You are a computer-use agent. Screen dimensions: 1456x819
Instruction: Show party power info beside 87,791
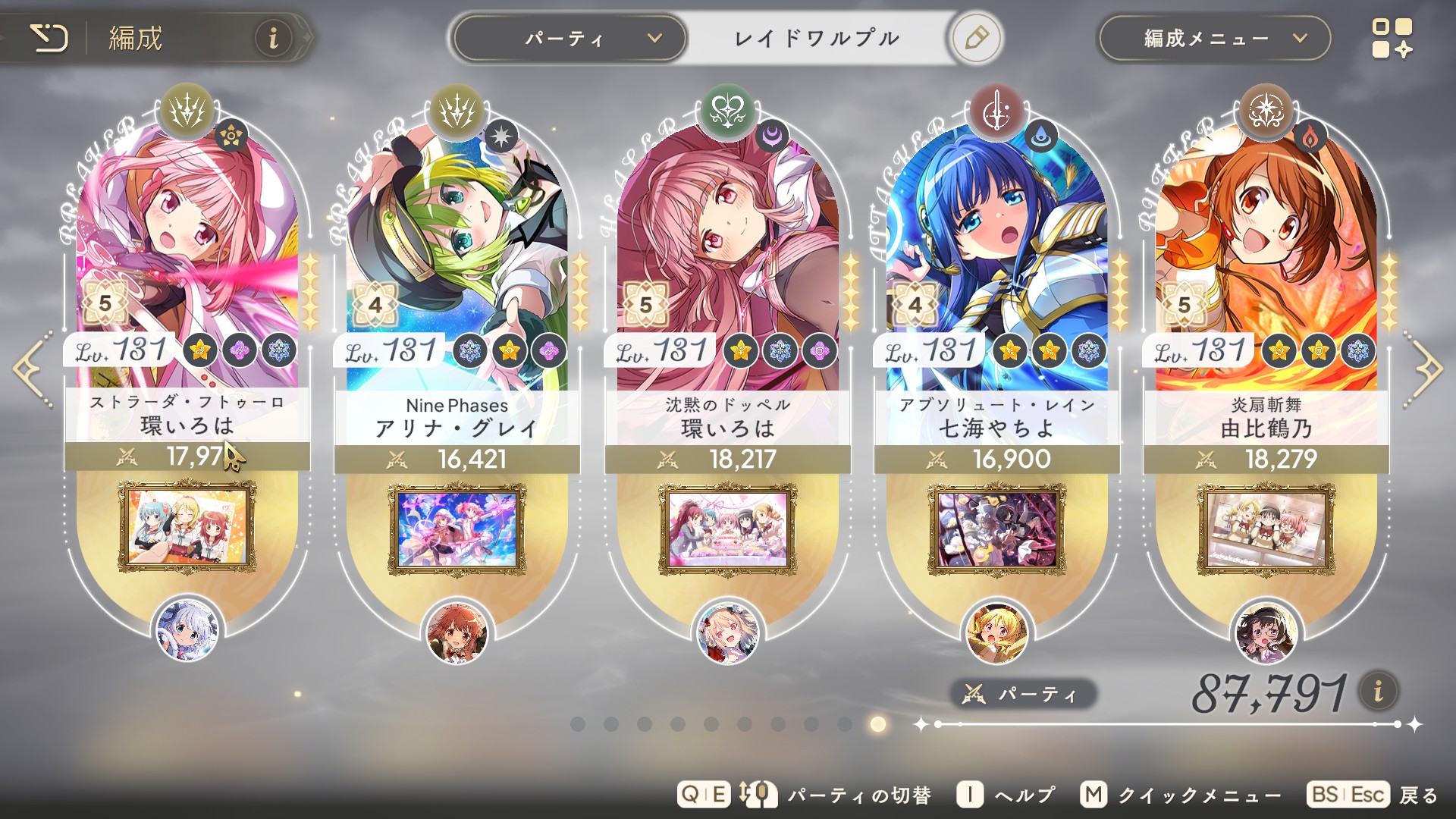tap(1378, 691)
